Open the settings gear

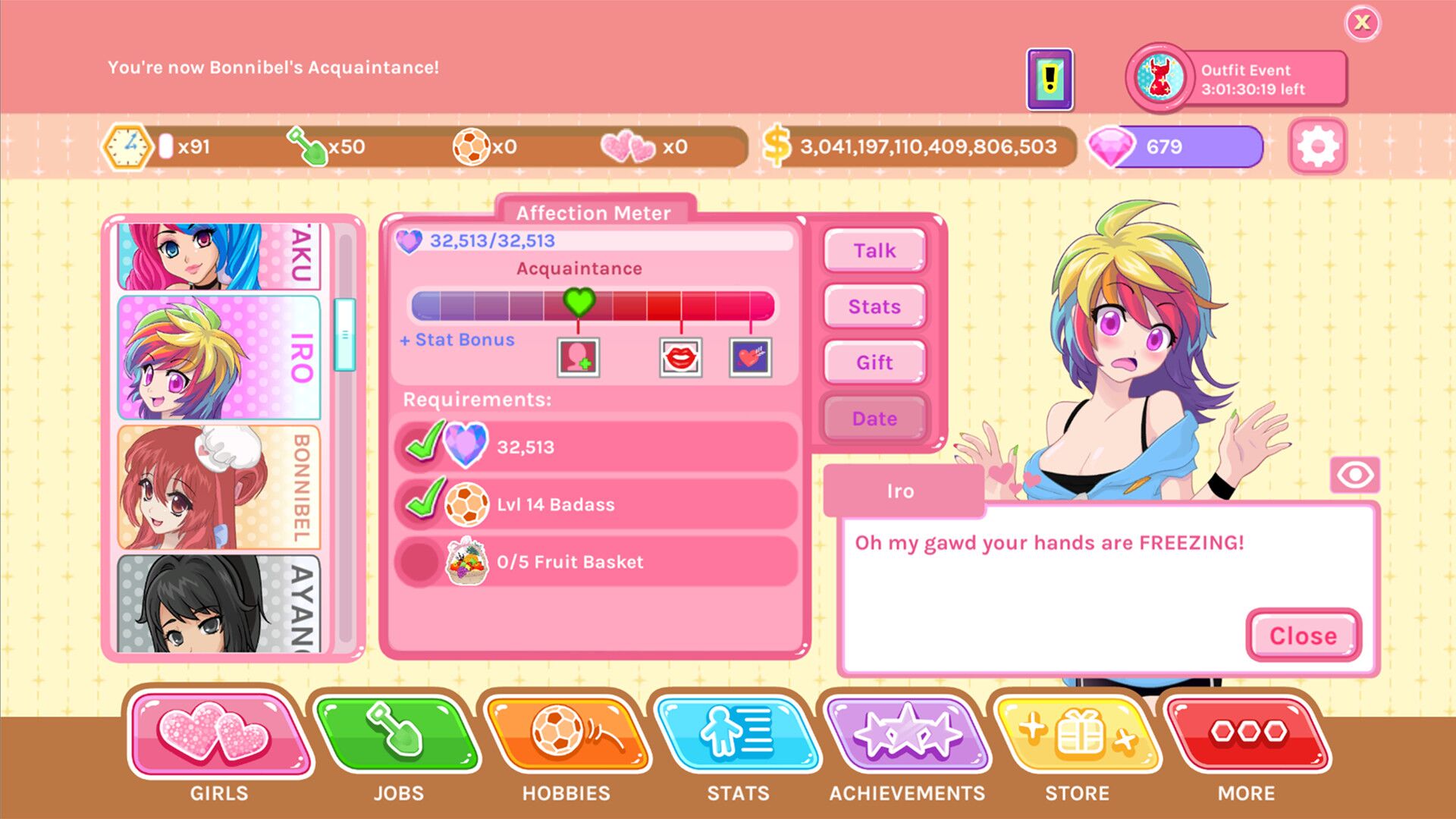point(1319,146)
